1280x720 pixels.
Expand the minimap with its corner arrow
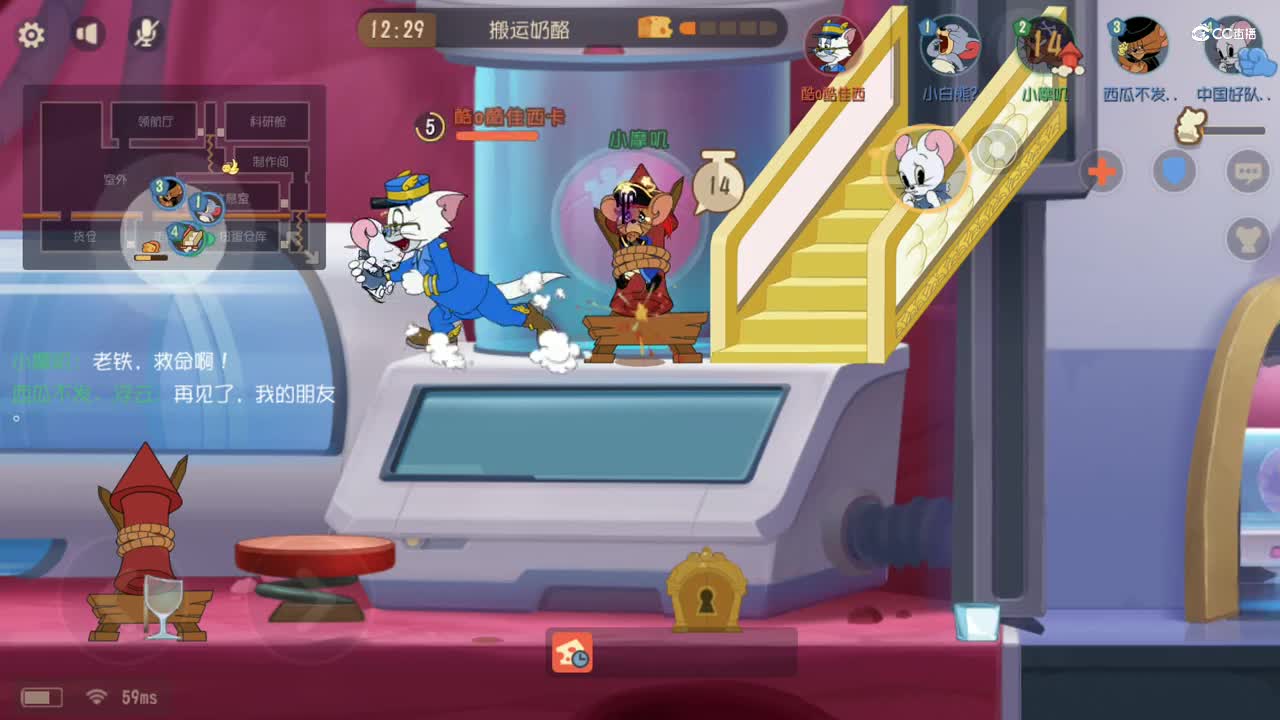[x=310, y=258]
